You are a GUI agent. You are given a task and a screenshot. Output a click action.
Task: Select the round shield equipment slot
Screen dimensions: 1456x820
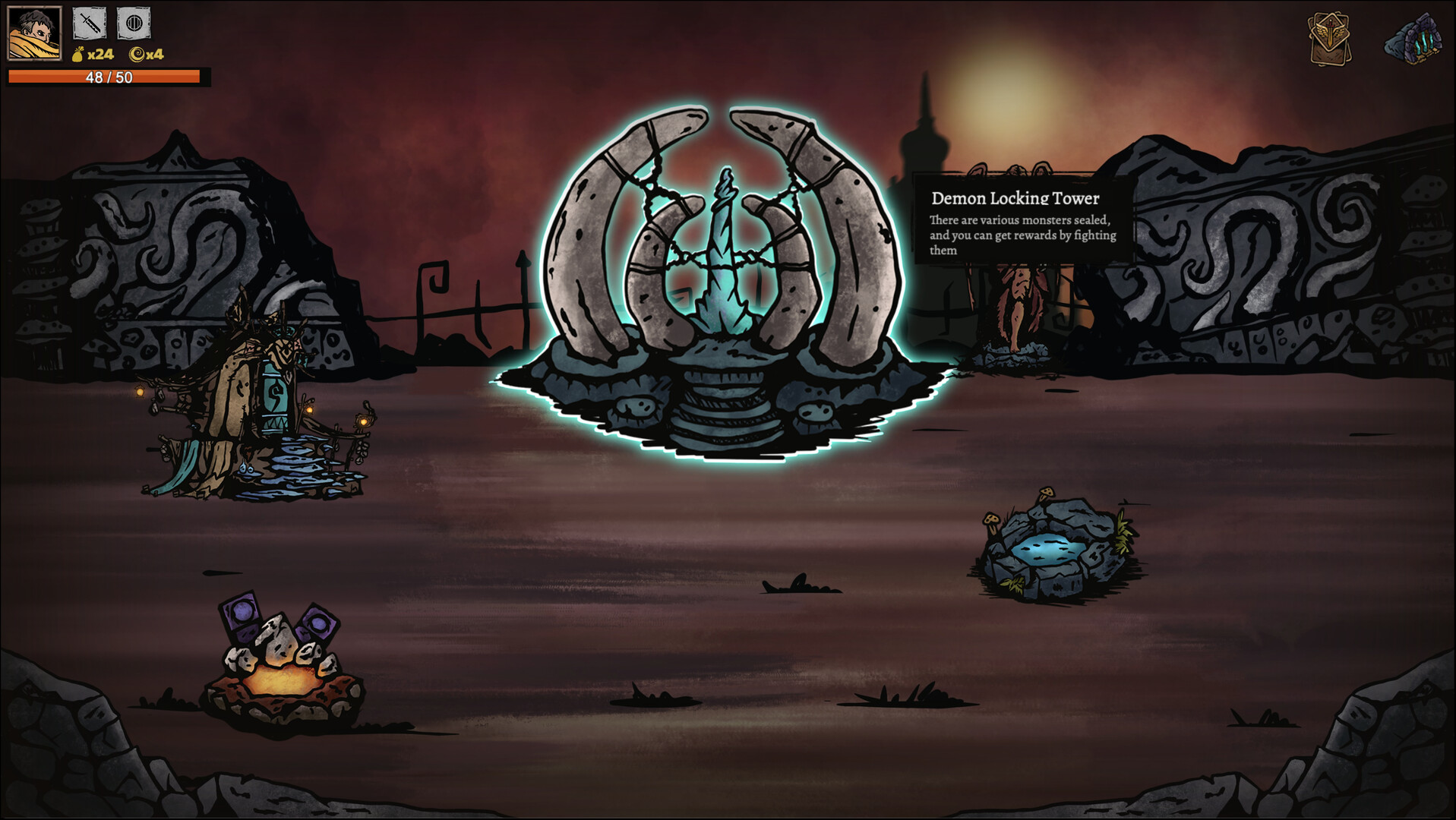point(134,24)
